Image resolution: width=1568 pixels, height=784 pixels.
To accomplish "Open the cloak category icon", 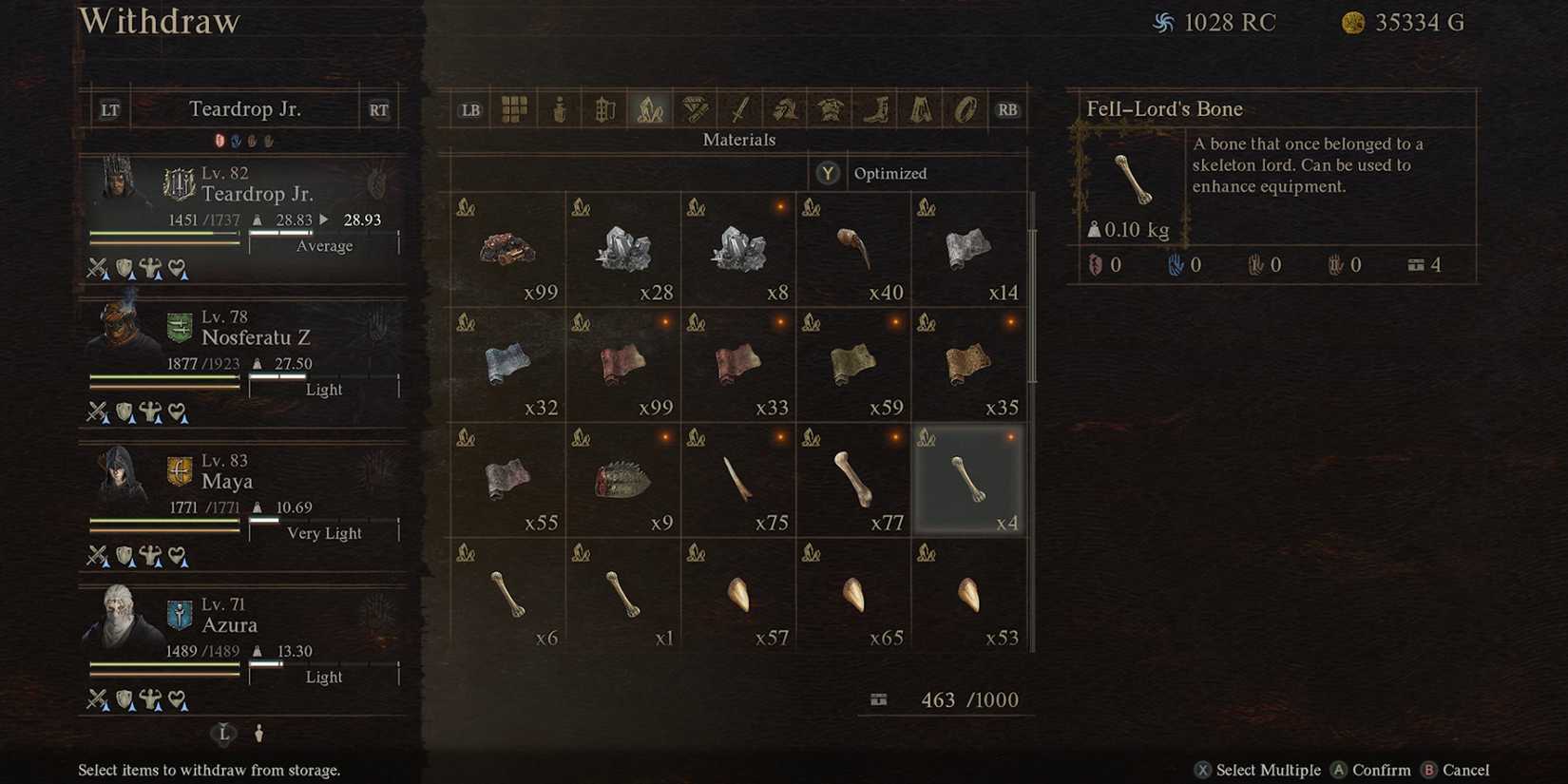I will click(x=917, y=108).
